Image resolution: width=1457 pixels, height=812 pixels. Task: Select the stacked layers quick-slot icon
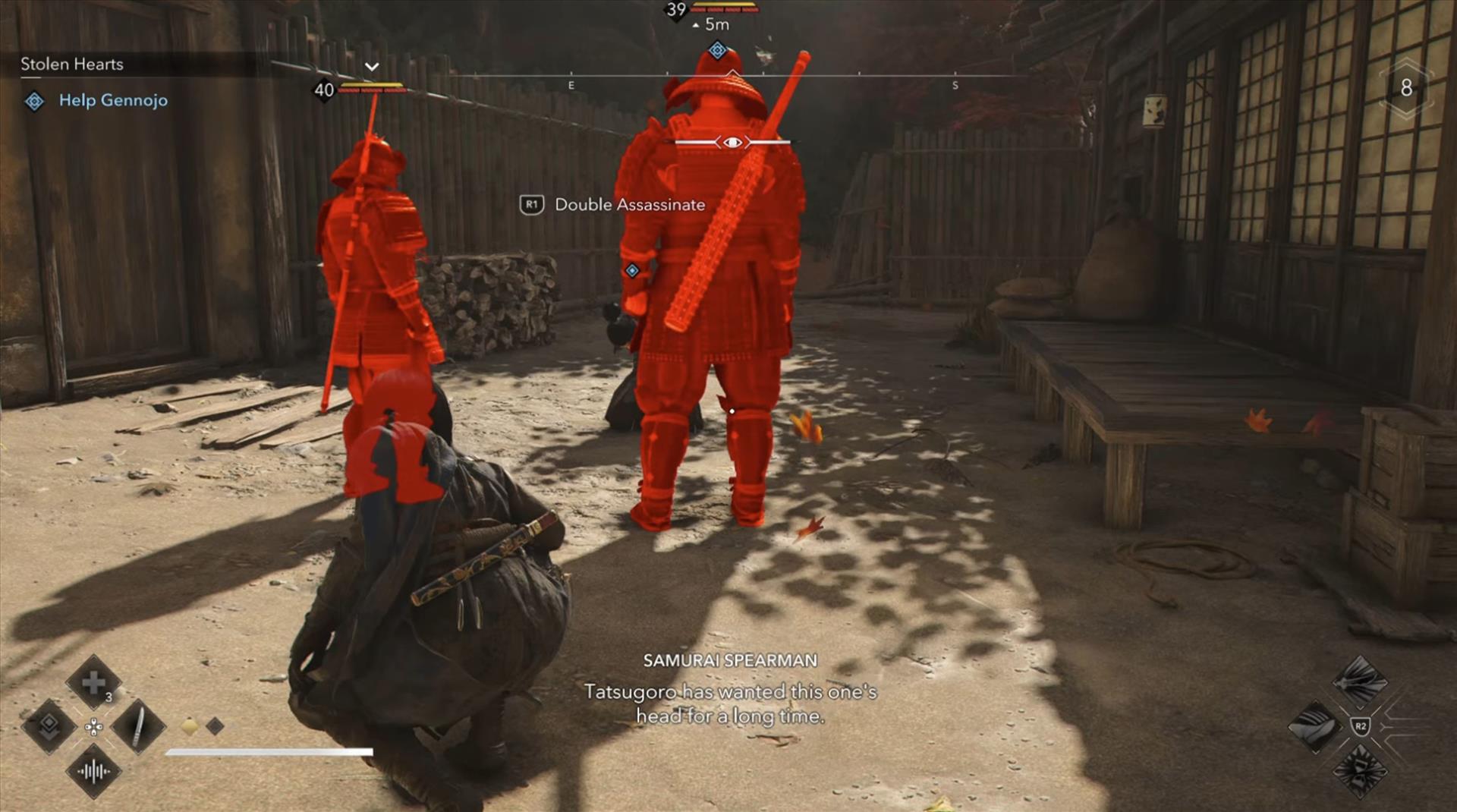point(49,726)
